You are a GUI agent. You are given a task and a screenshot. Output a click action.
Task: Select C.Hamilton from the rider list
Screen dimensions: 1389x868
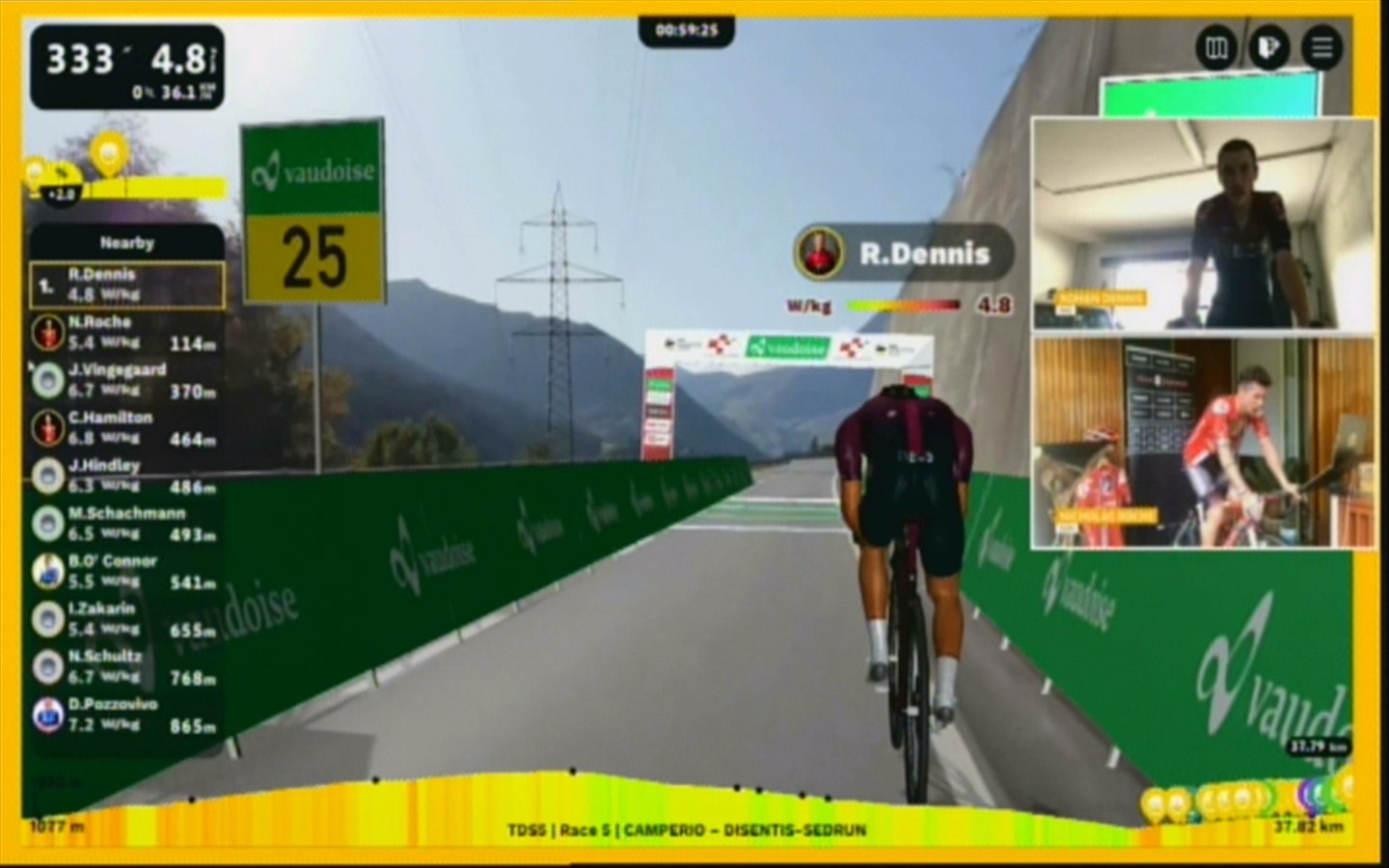tap(127, 428)
